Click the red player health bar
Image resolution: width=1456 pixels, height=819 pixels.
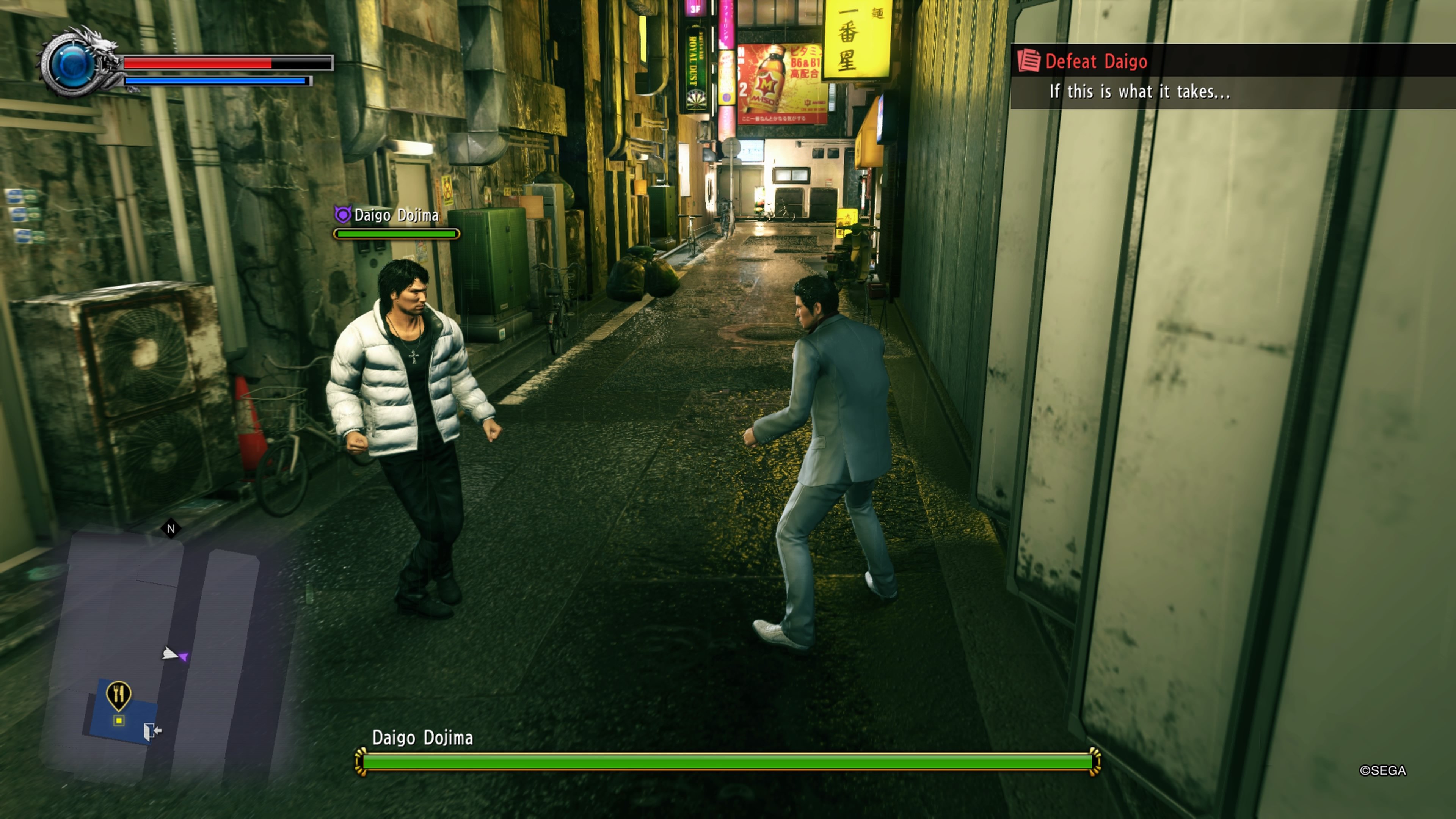click(198, 63)
